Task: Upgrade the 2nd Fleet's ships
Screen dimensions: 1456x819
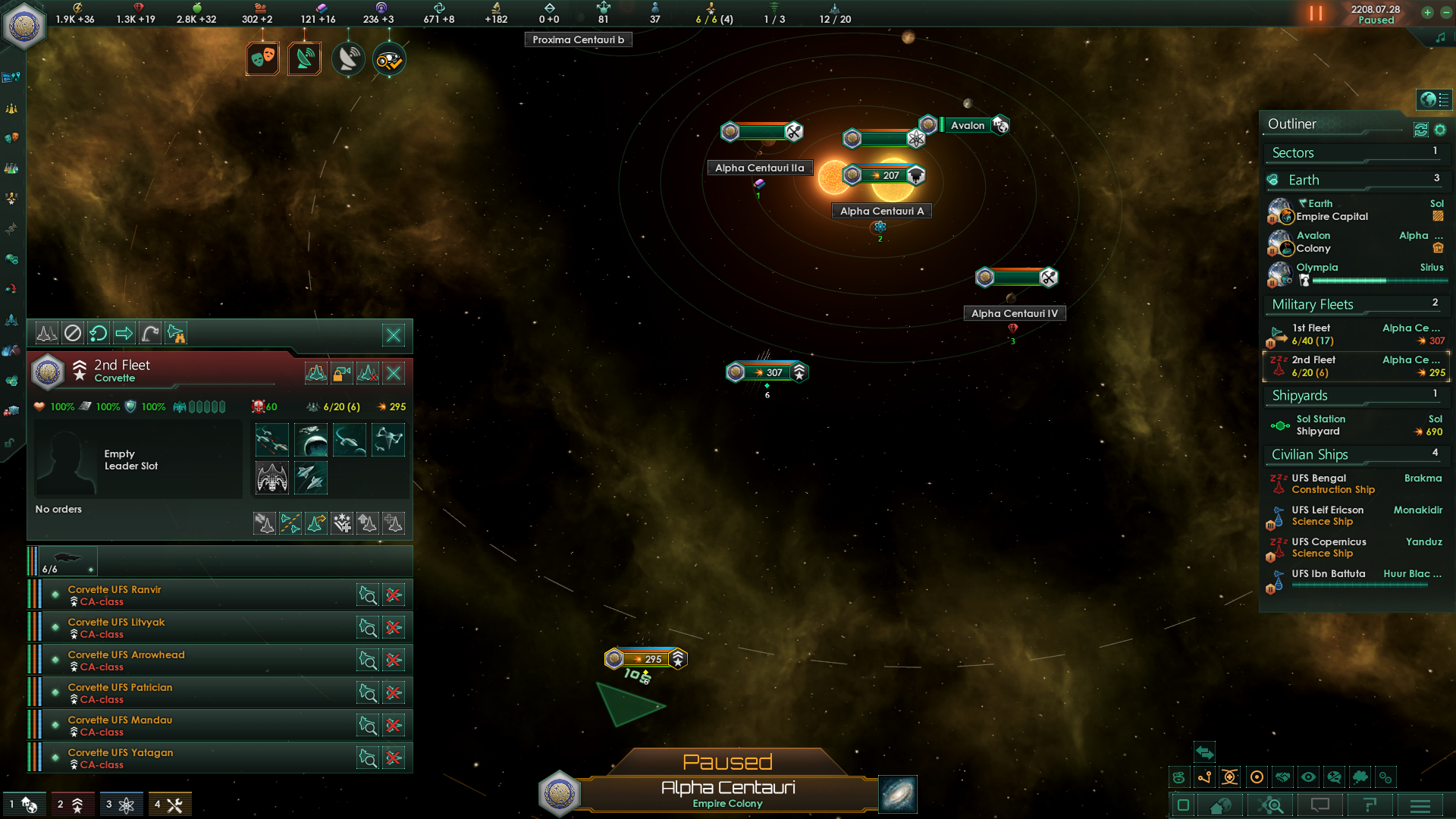Action: pyautogui.click(x=368, y=522)
